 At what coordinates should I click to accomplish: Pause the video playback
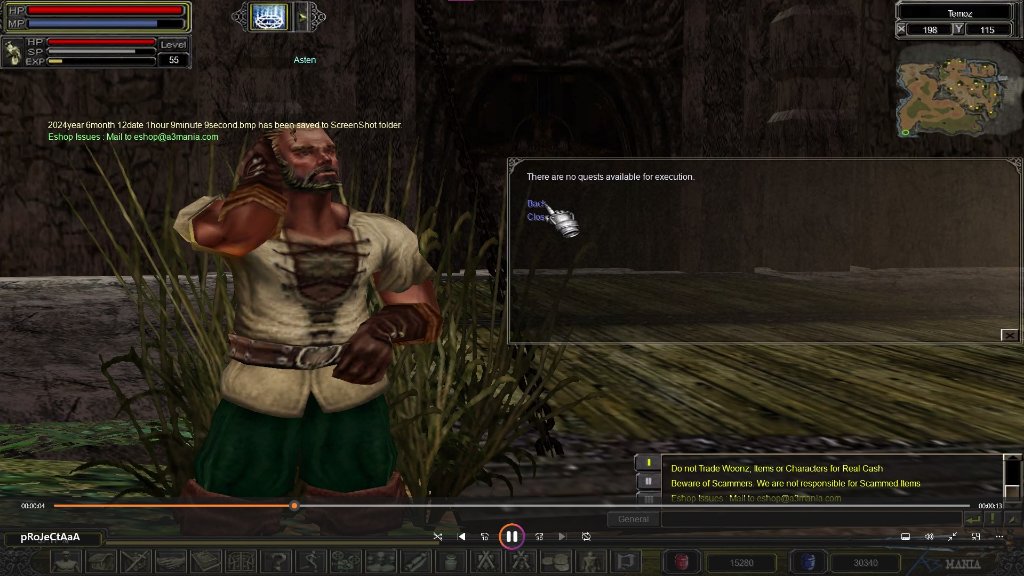click(511, 536)
